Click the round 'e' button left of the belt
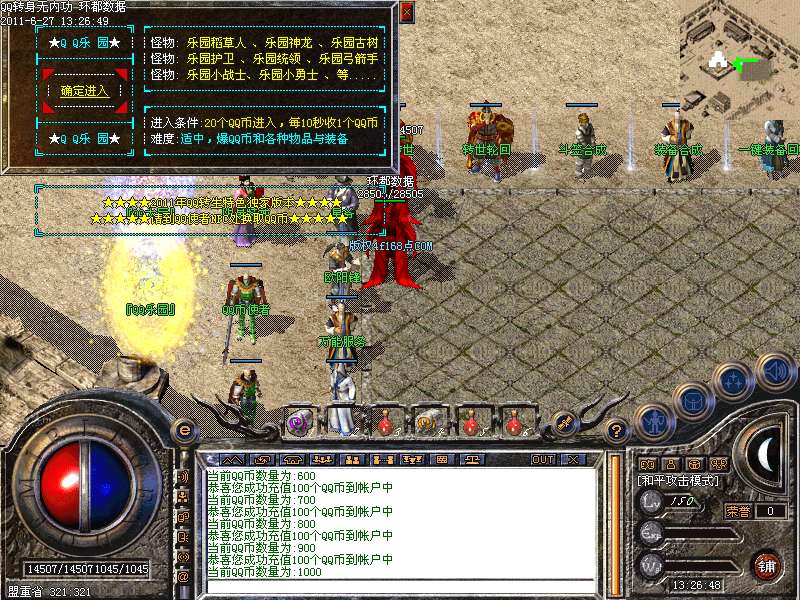 pyautogui.click(x=184, y=428)
